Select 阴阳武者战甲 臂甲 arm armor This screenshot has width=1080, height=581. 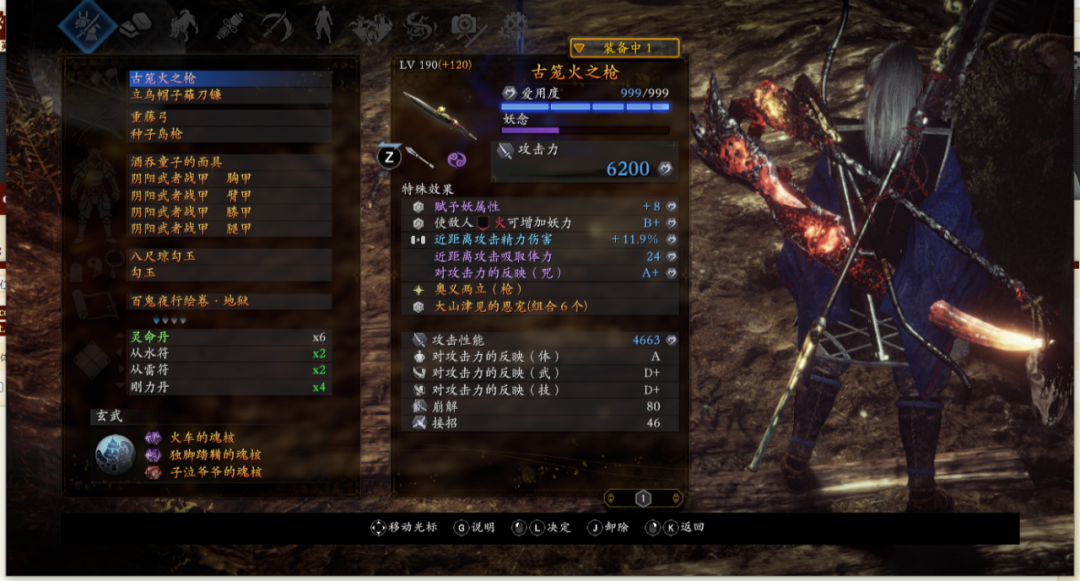tap(230, 196)
